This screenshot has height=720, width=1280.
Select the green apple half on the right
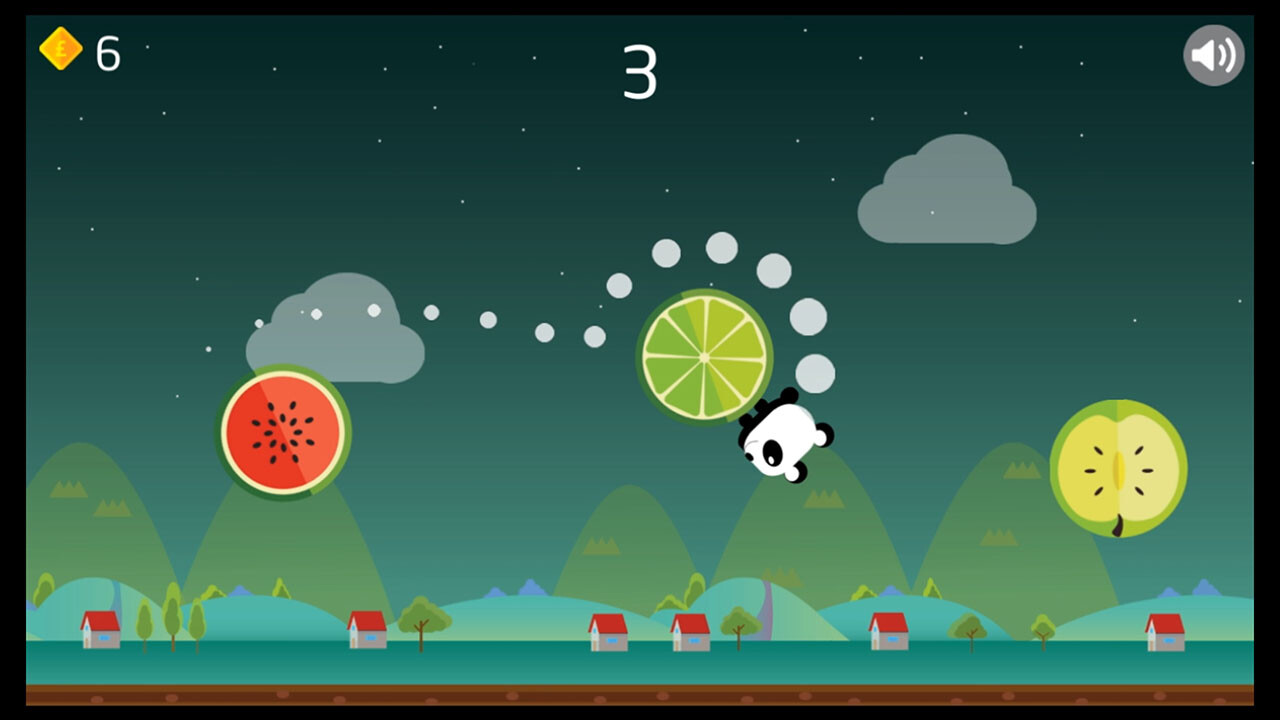click(1117, 468)
